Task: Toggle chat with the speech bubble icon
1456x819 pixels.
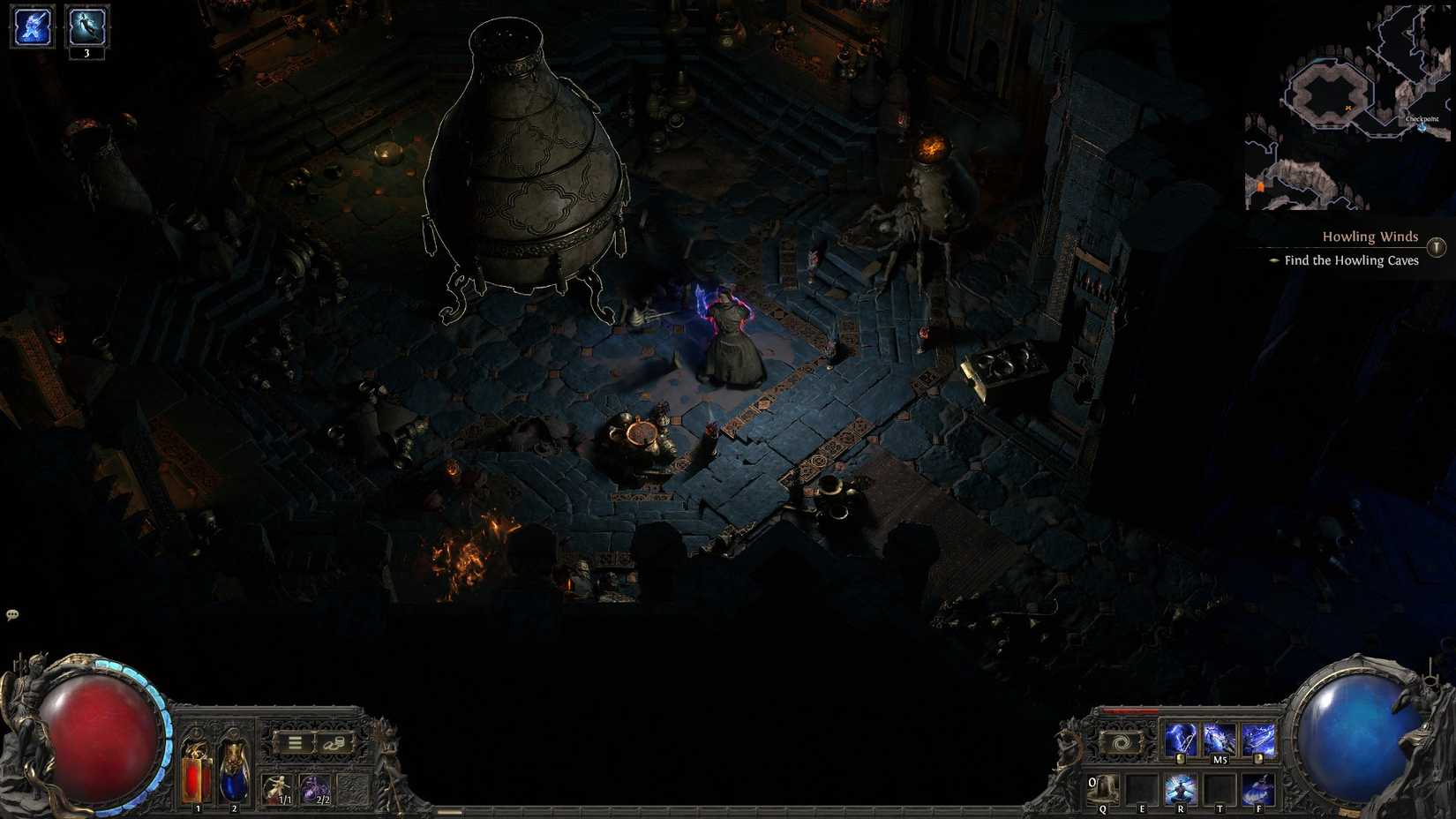Action: (12, 612)
